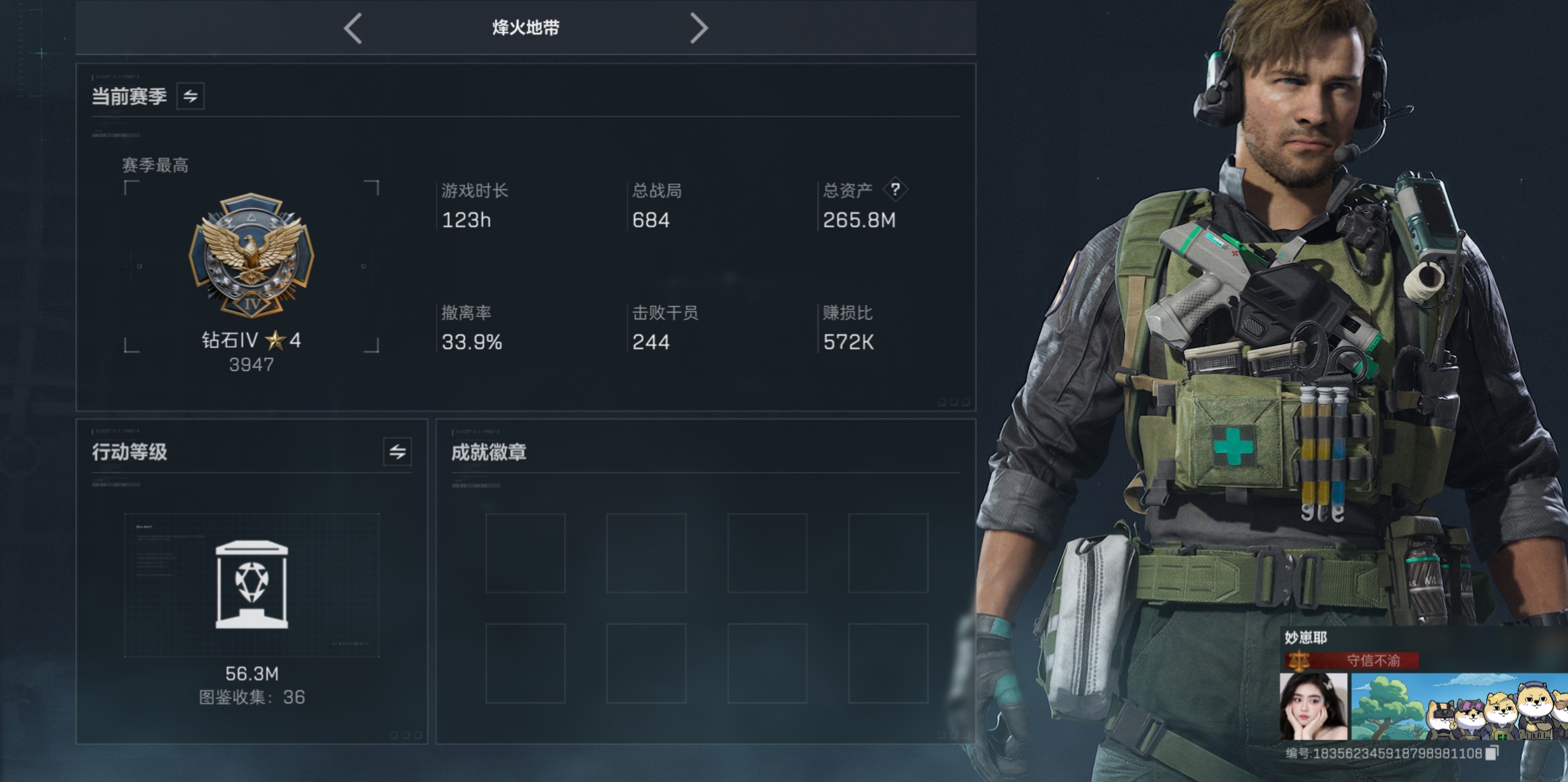
Task: Switch the operation level panel view
Action: click(398, 451)
